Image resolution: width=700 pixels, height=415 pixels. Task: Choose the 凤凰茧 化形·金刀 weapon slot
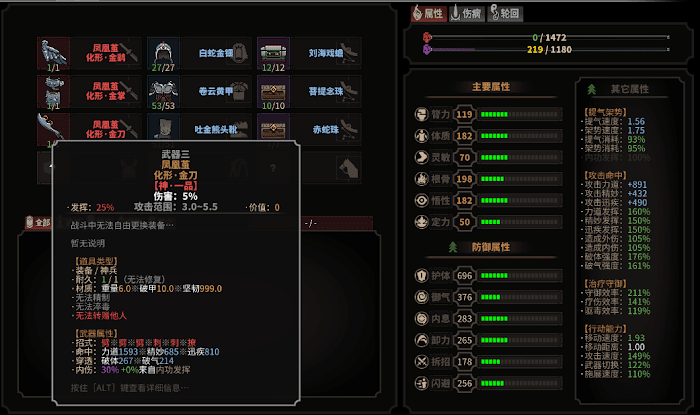pyautogui.click(x=88, y=128)
